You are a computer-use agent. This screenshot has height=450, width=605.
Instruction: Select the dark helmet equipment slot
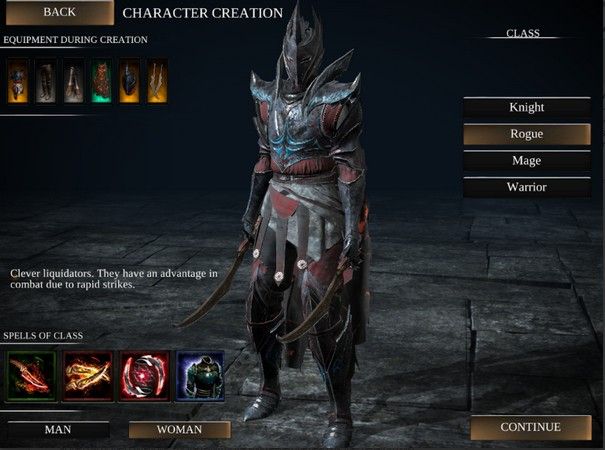coord(129,81)
